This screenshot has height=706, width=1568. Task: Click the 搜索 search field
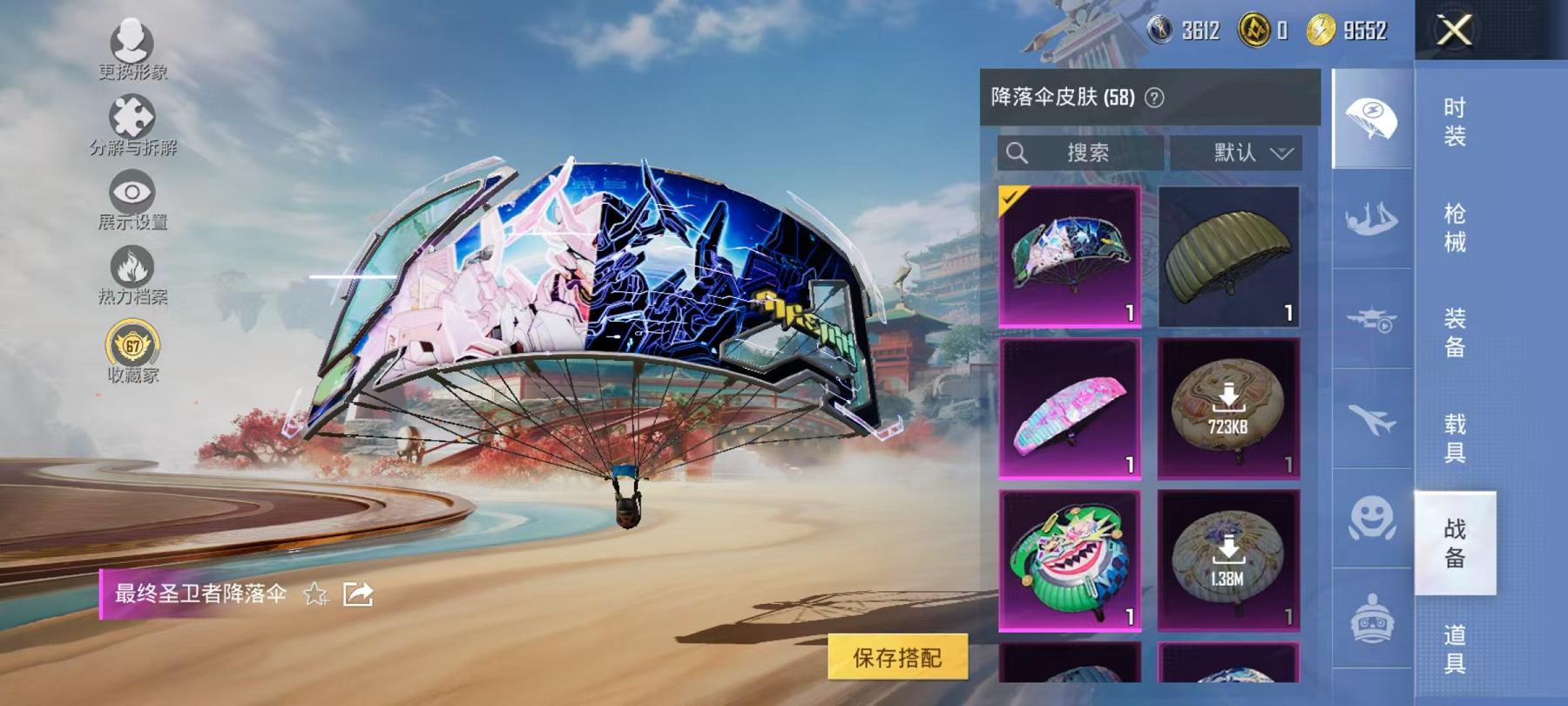click(x=1080, y=153)
